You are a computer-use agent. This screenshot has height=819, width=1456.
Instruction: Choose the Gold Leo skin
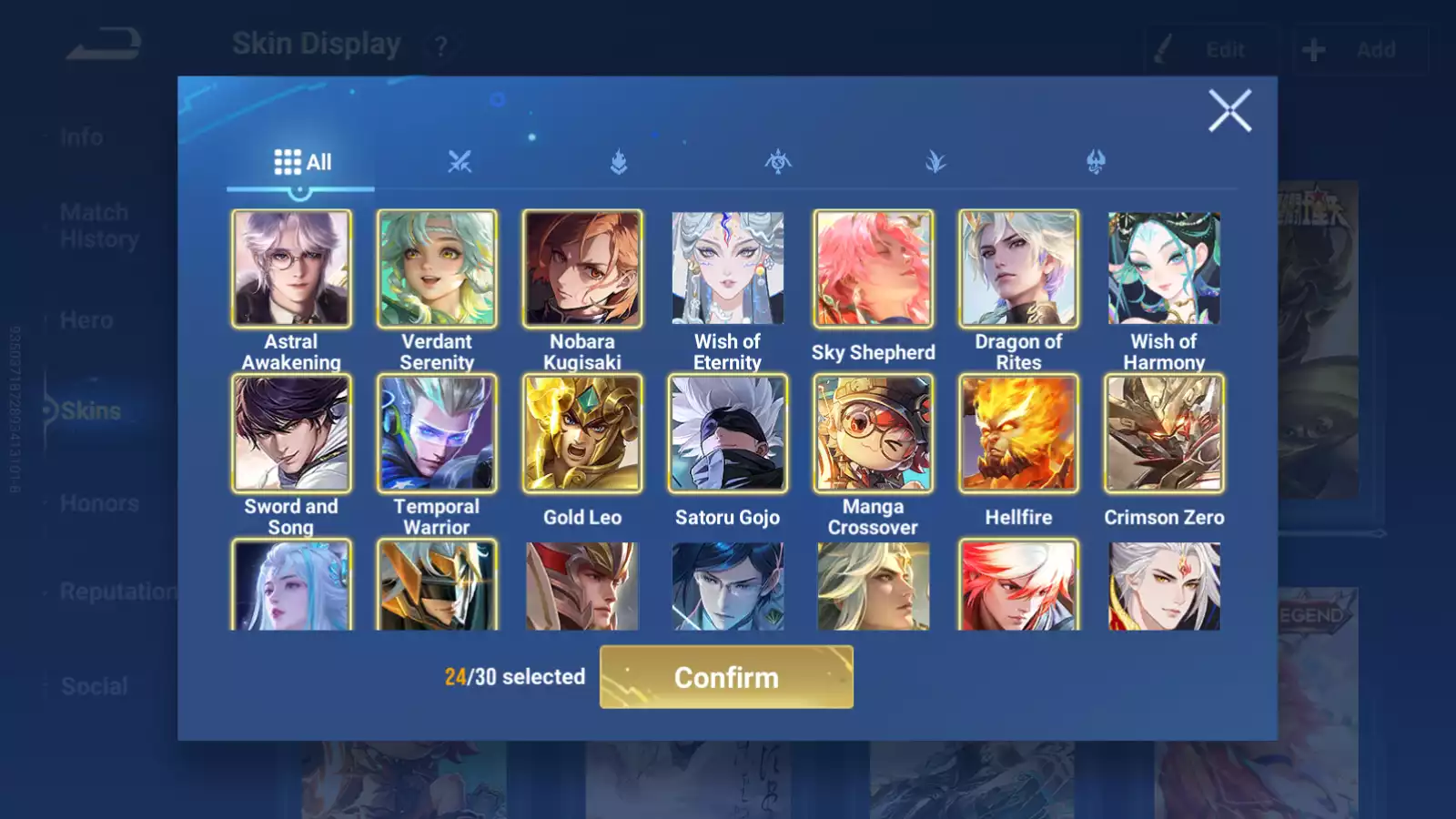(x=582, y=433)
